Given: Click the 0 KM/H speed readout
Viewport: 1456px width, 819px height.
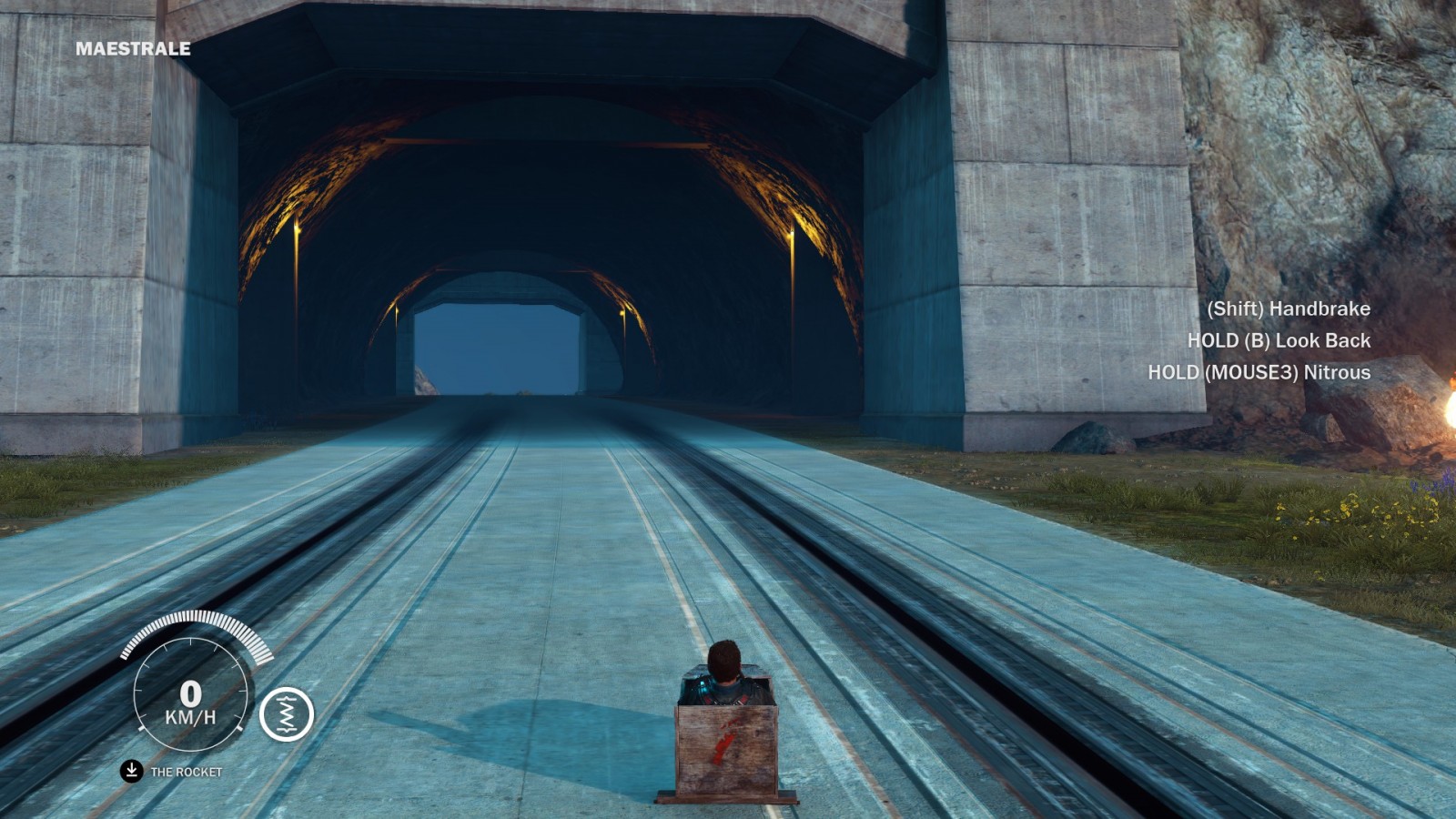Looking at the screenshot, I should coord(191,696).
